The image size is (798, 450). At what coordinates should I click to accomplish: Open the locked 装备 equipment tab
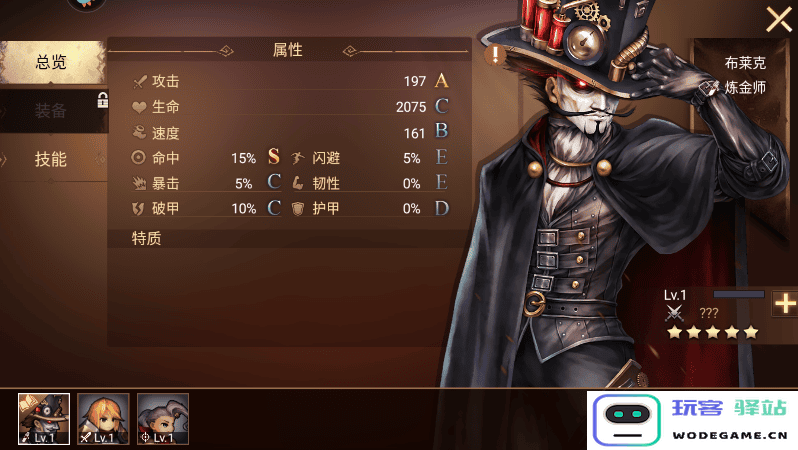pyautogui.click(x=52, y=110)
